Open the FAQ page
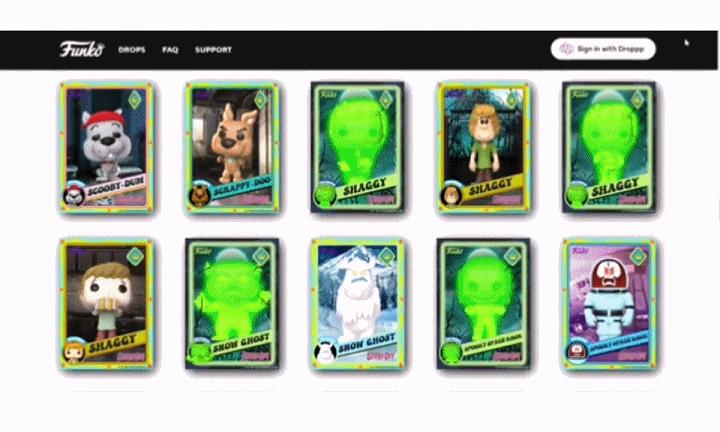 point(170,49)
